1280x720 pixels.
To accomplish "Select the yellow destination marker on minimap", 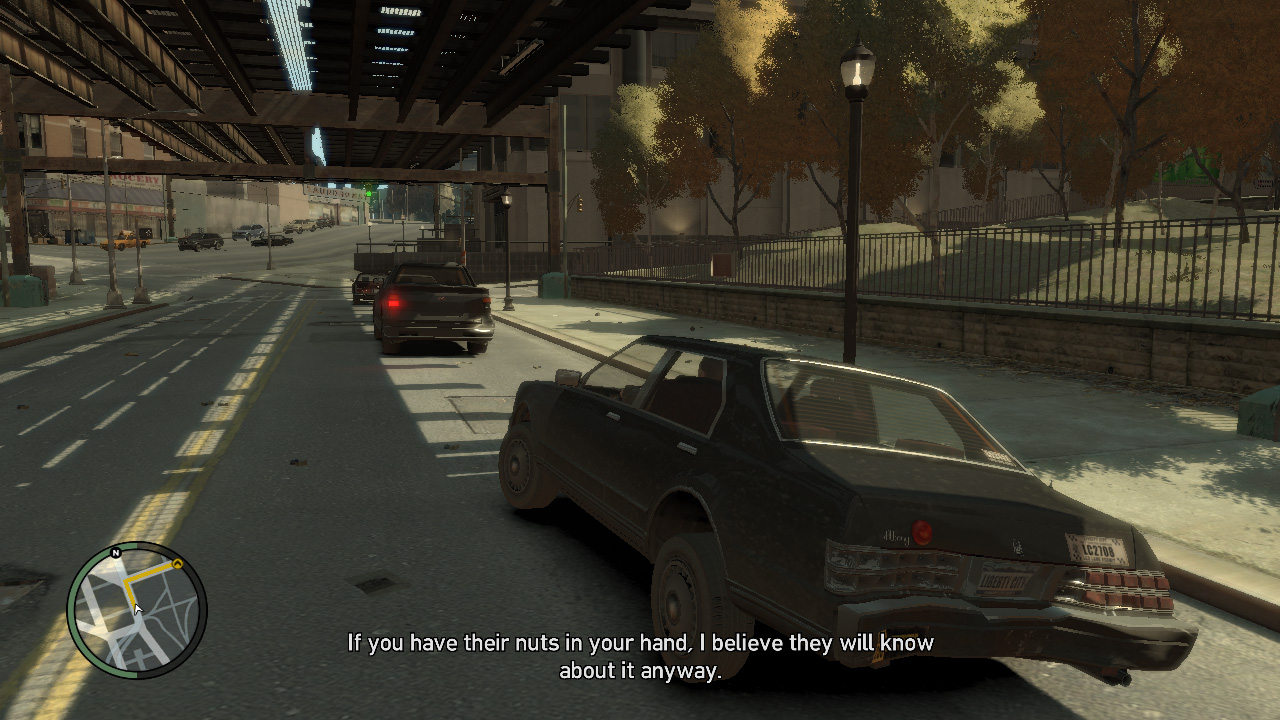I will click(x=178, y=565).
